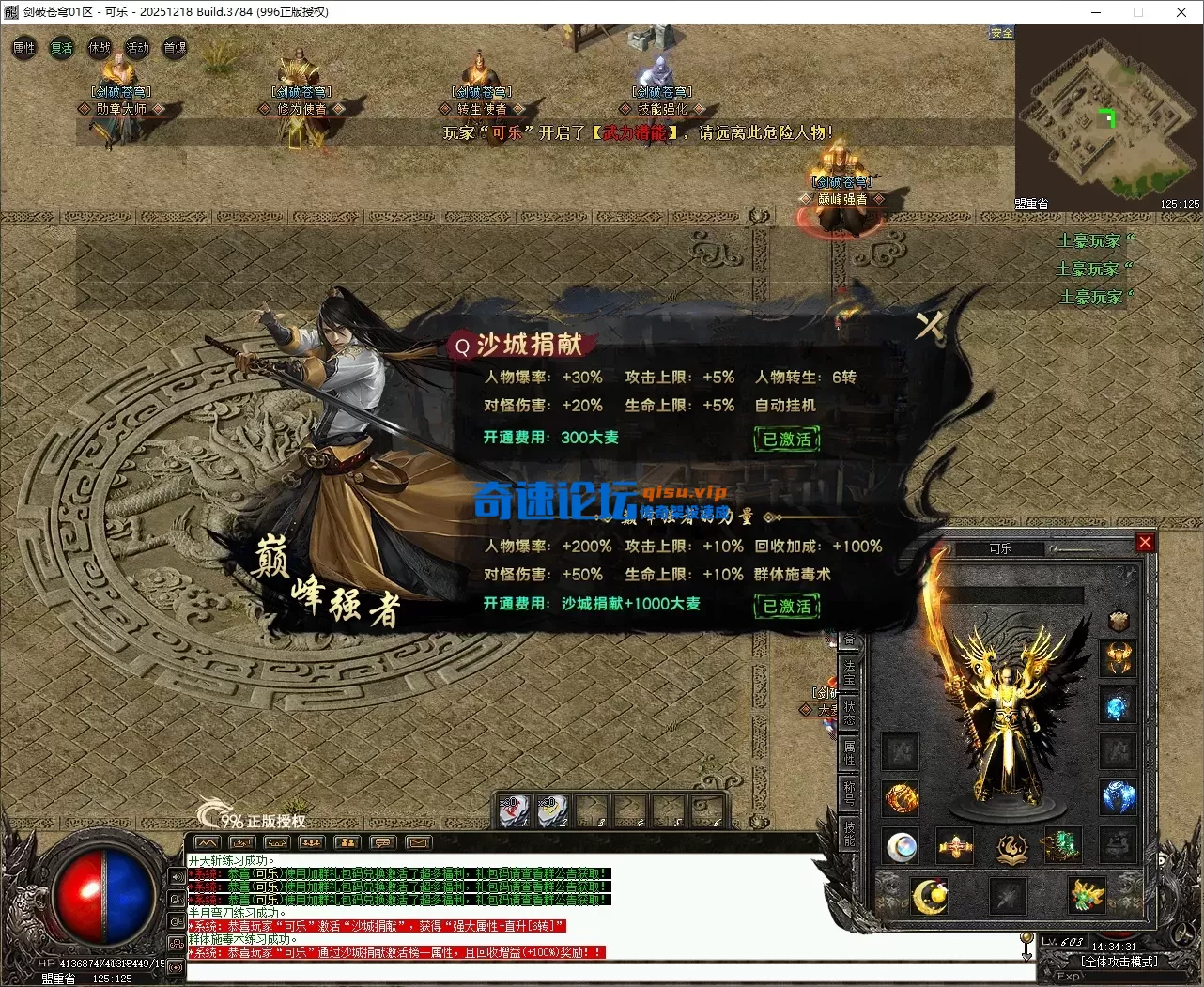Toggle the 休战 icon at top left

coord(99,47)
